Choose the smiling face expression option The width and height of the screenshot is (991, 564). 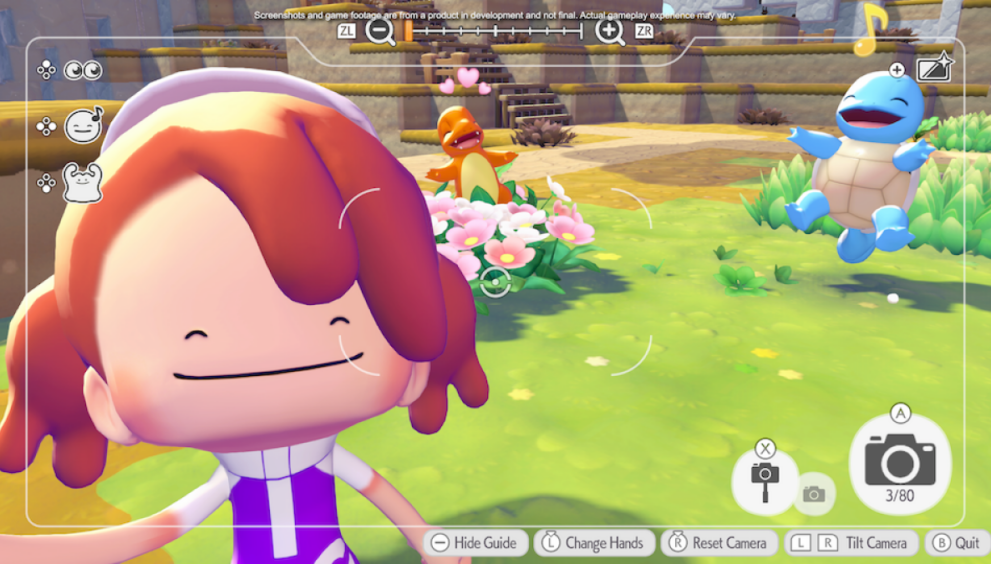point(83,126)
